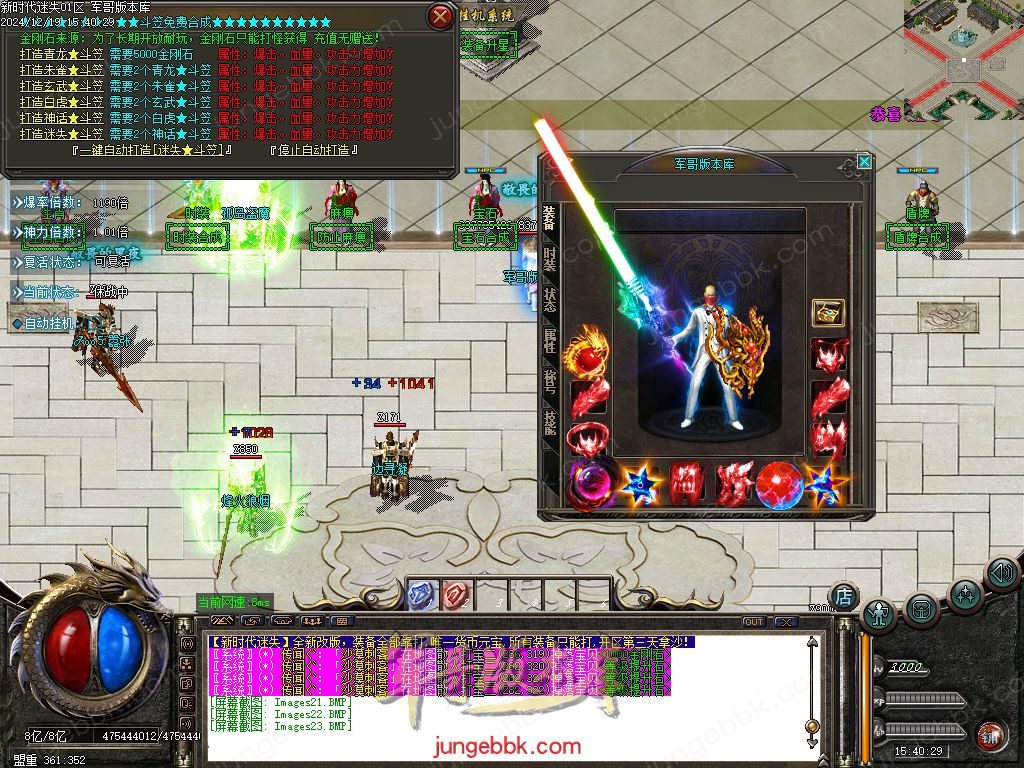Viewport: 1024px width, 768px height.
Task: Open the treasure chest icon in equipment panel
Action: 828,313
